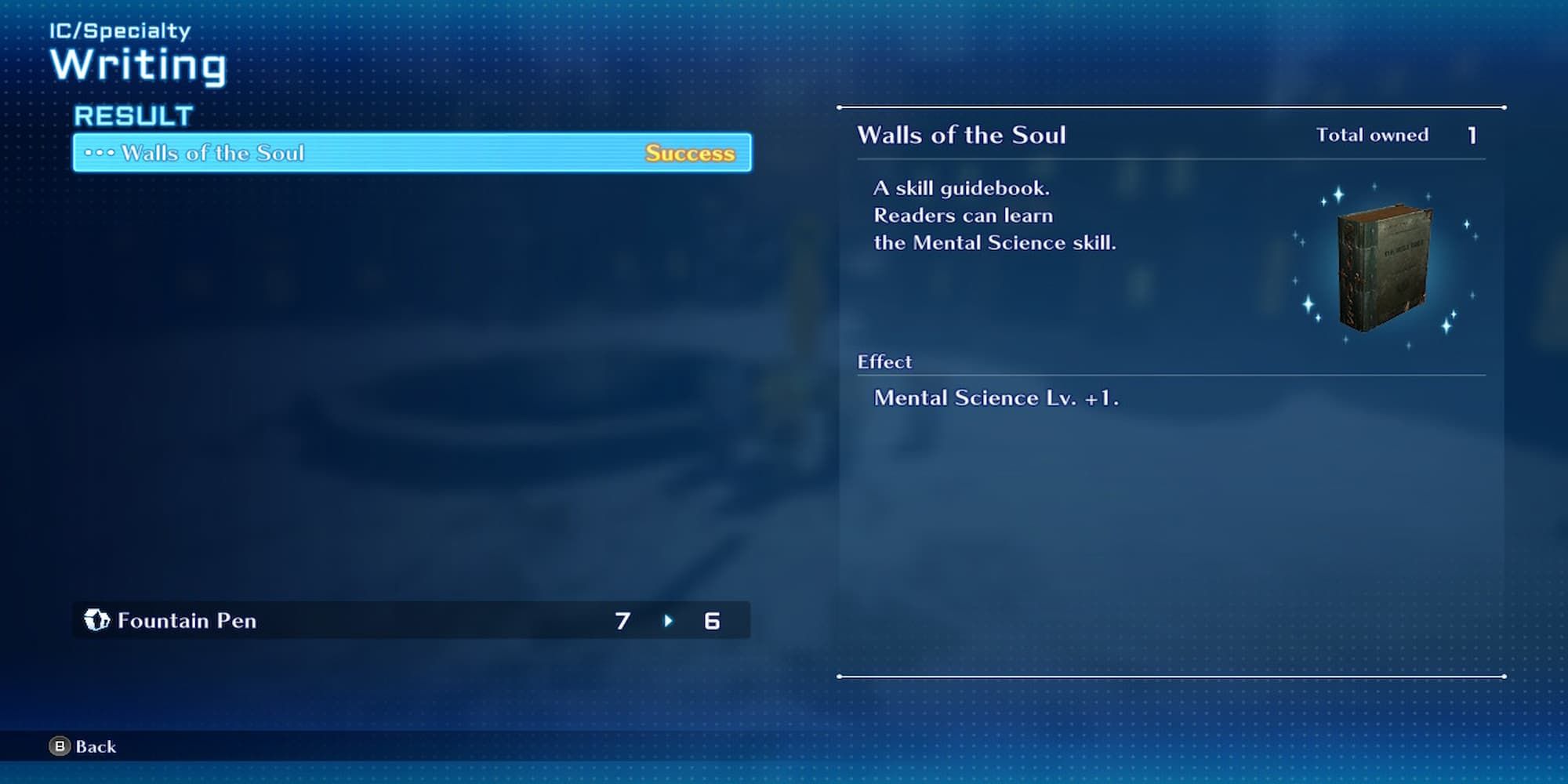Expand the Effect section

tap(885, 361)
